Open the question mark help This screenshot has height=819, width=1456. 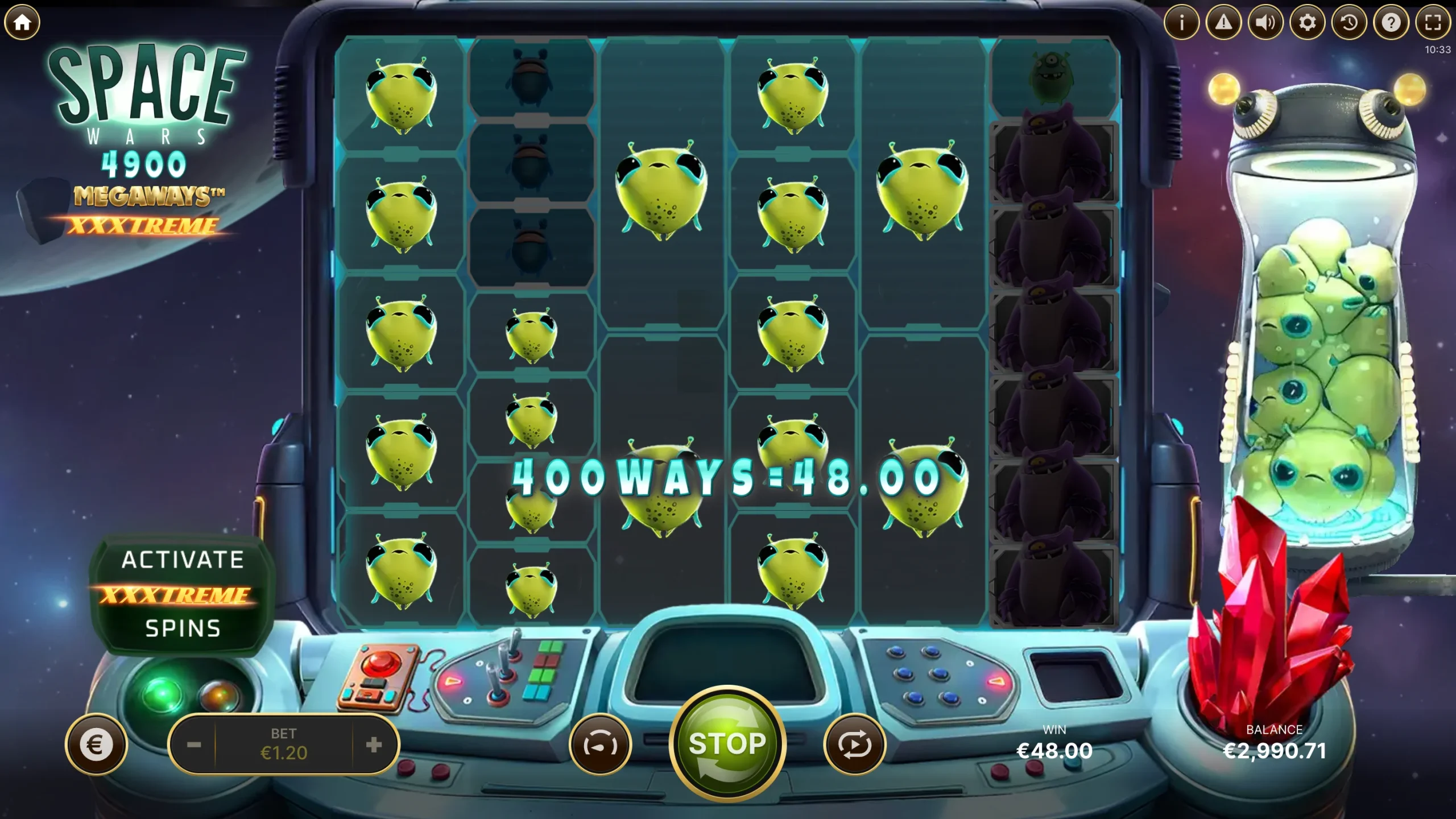pyautogui.click(x=1391, y=23)
